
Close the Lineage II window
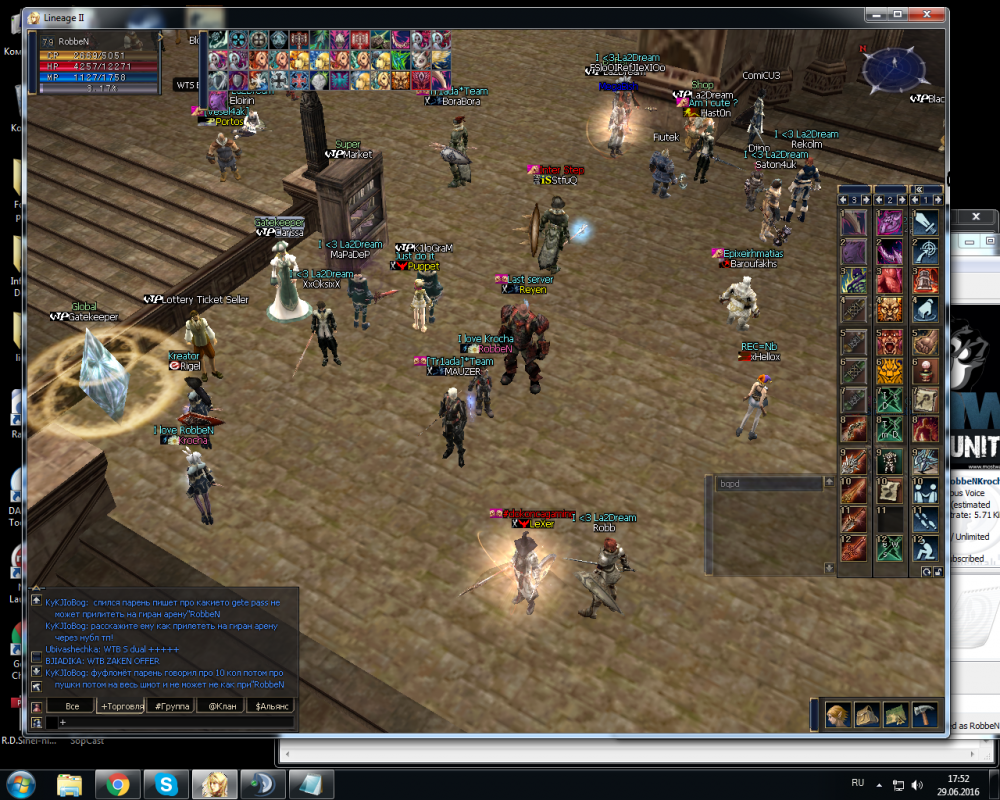[927, 16]
